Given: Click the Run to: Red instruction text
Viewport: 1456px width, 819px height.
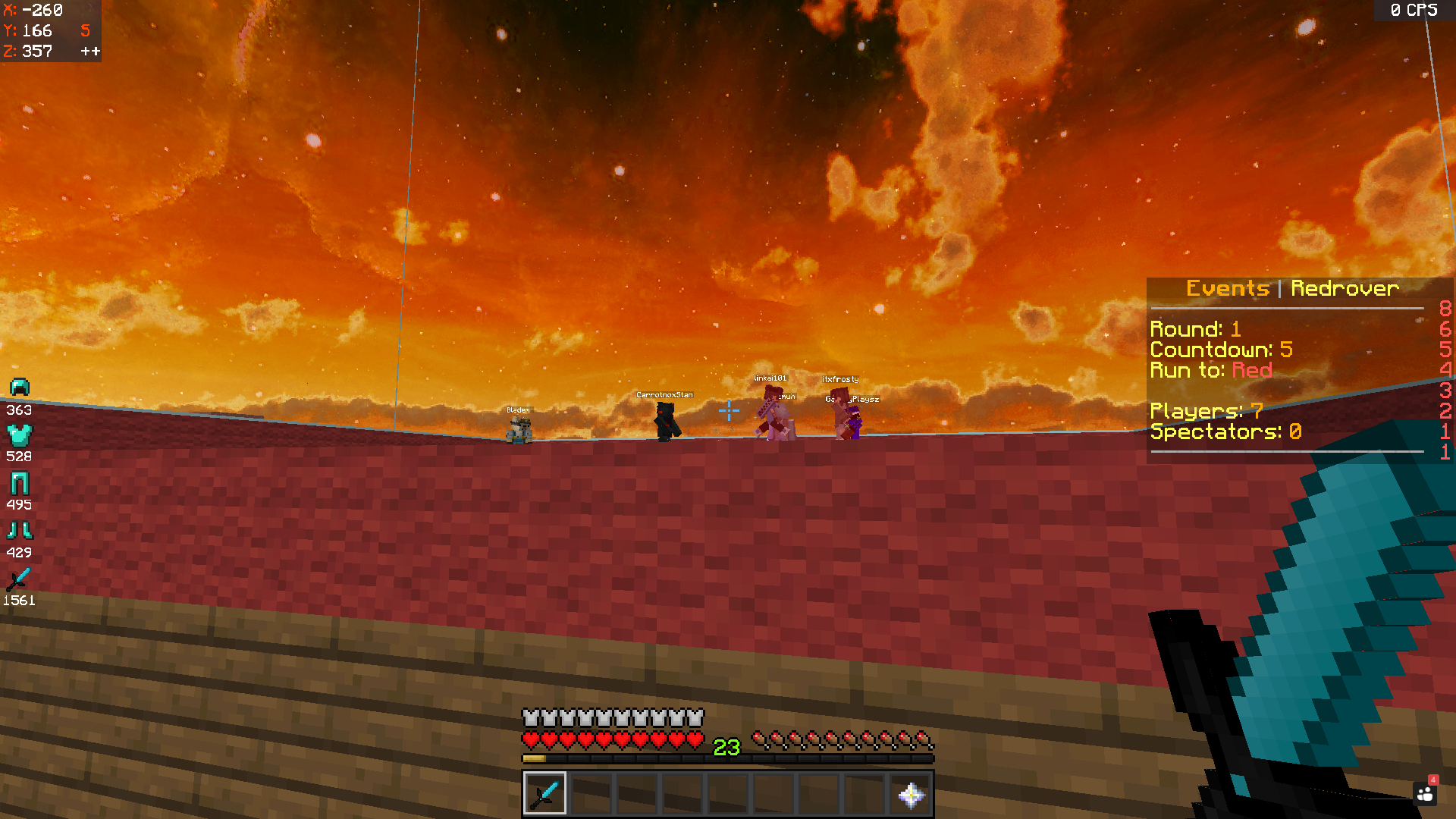Looking at the screenshot, I should click(1212, 371).
